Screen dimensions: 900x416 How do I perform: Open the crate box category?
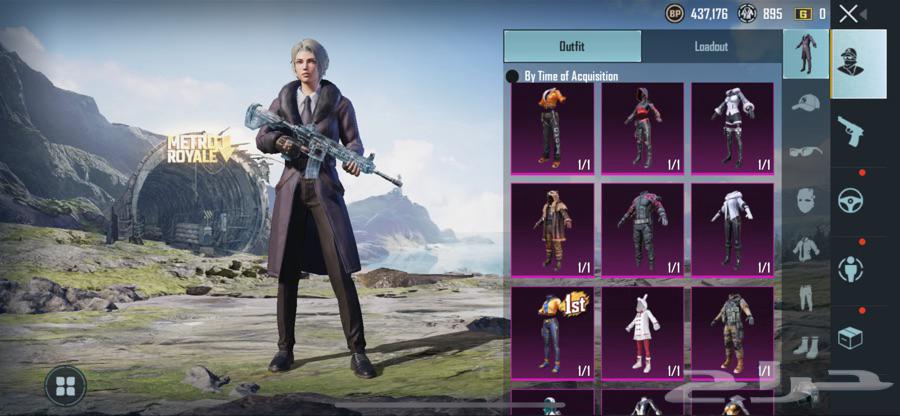click(851, 338)
